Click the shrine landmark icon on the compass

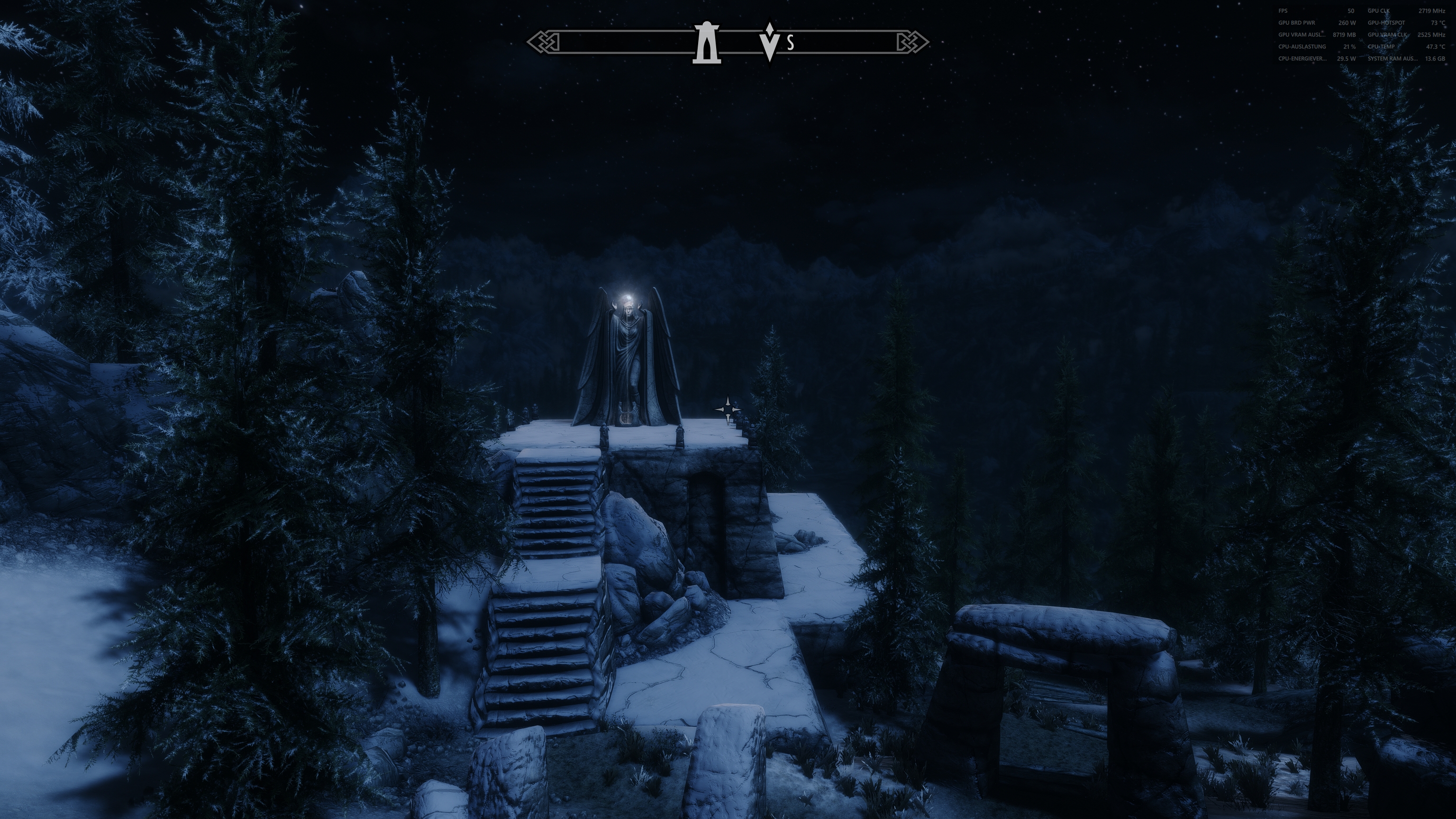[707, 41]
